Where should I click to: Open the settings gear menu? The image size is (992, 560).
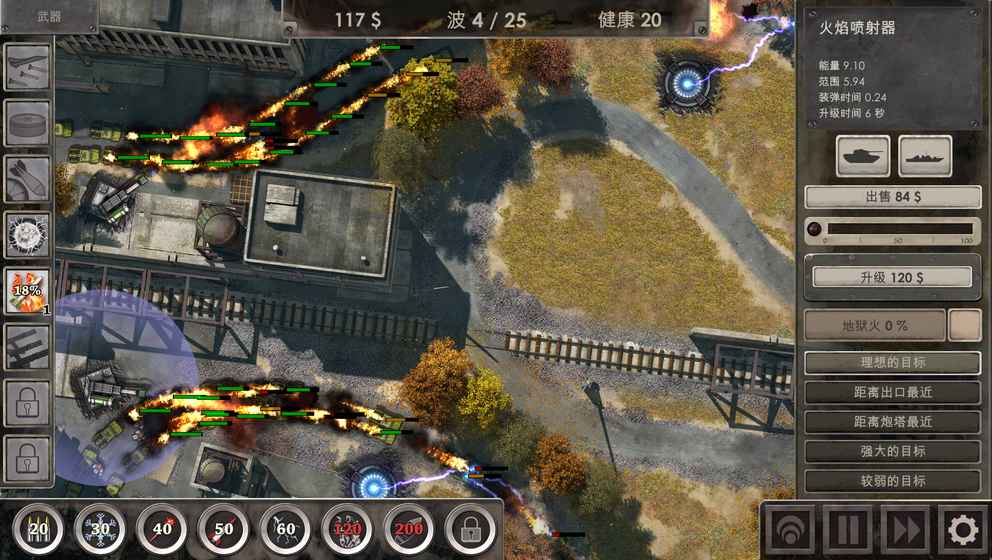pos(962,530)
